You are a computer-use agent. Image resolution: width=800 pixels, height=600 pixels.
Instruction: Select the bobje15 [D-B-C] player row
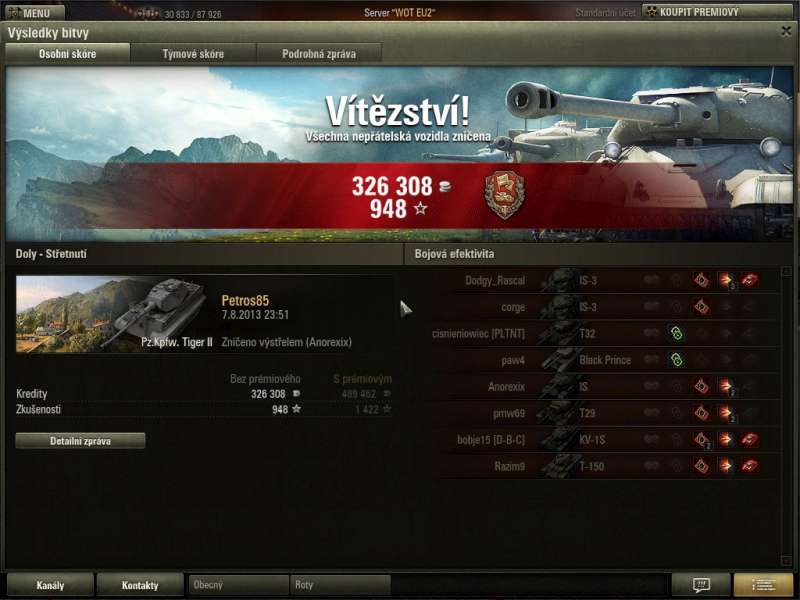click(600, 440)
